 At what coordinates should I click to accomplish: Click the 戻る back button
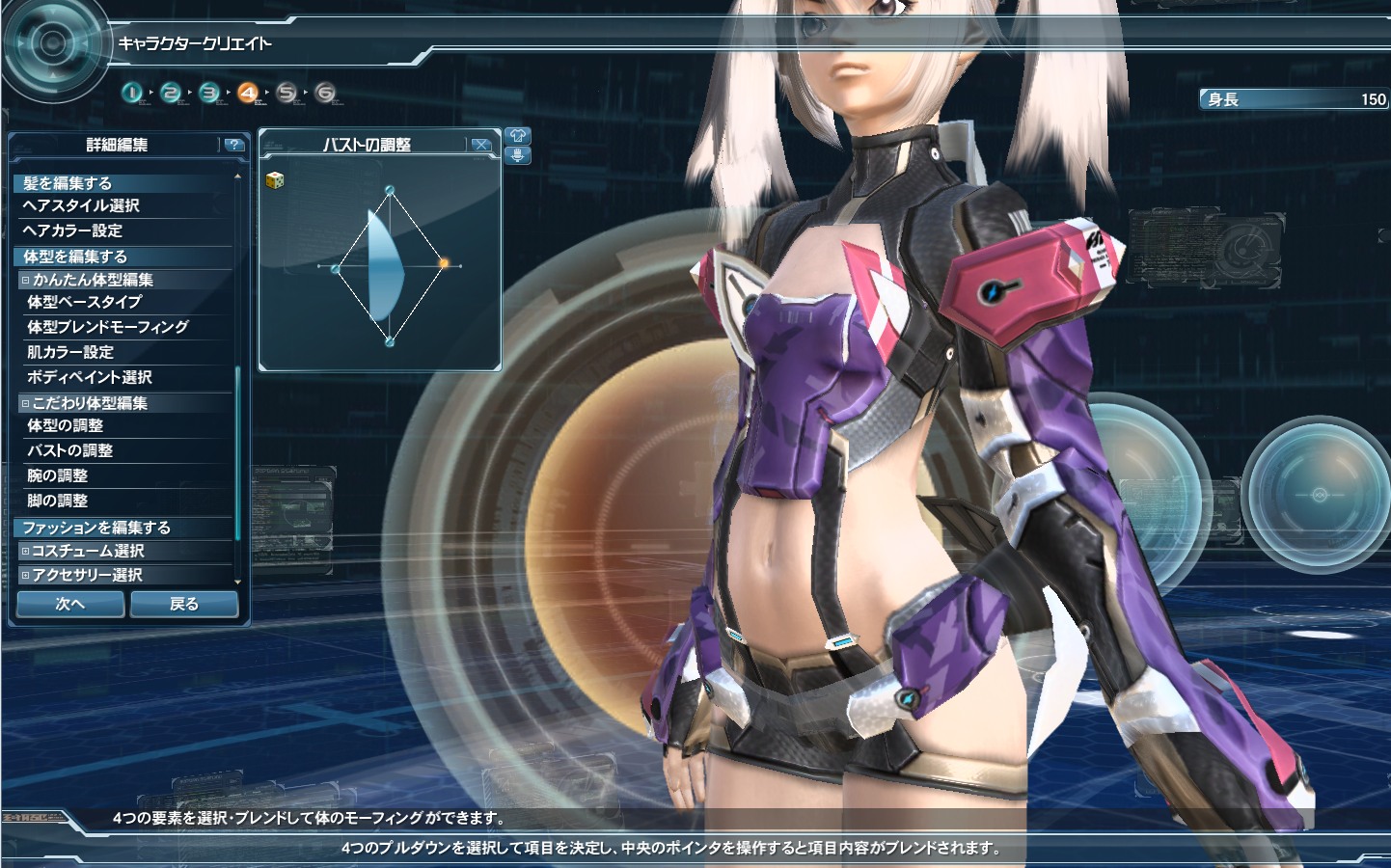(183, 604)
